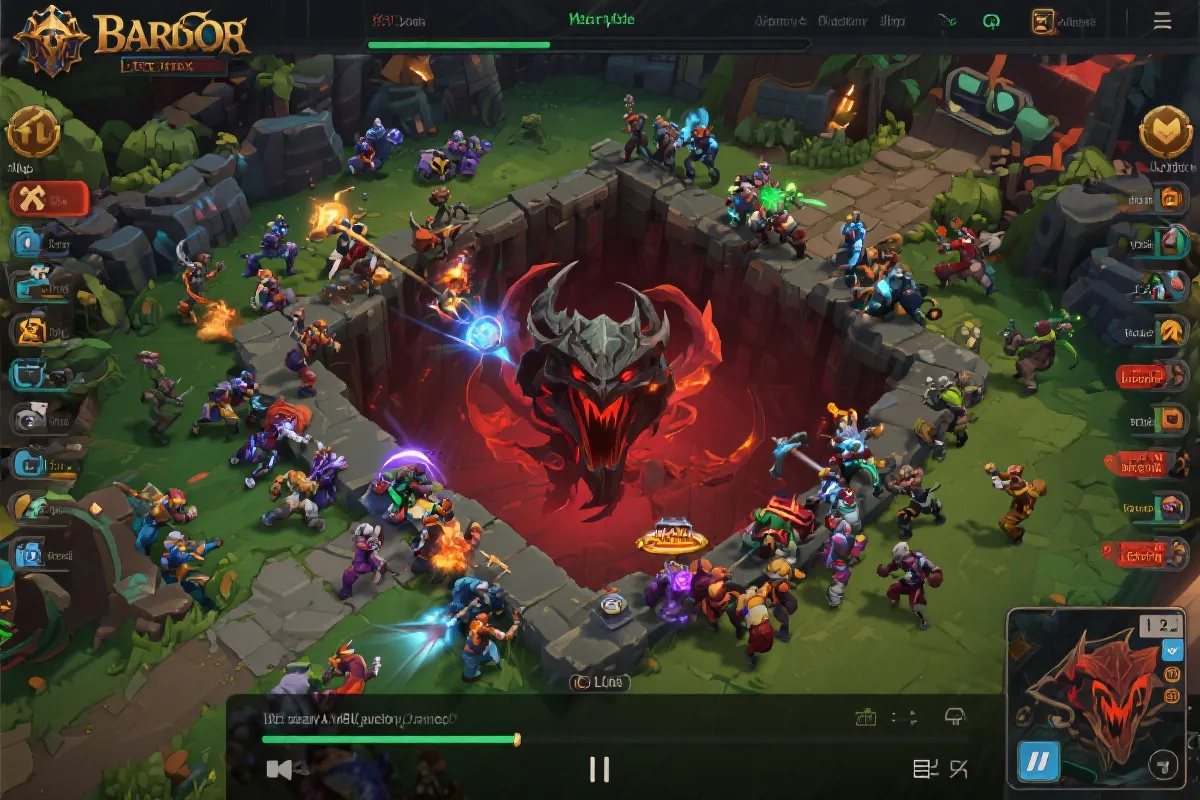Screen dimensions: 1200x800
Task: Open the hamburger menu in the top bar
Action: 1162,20
